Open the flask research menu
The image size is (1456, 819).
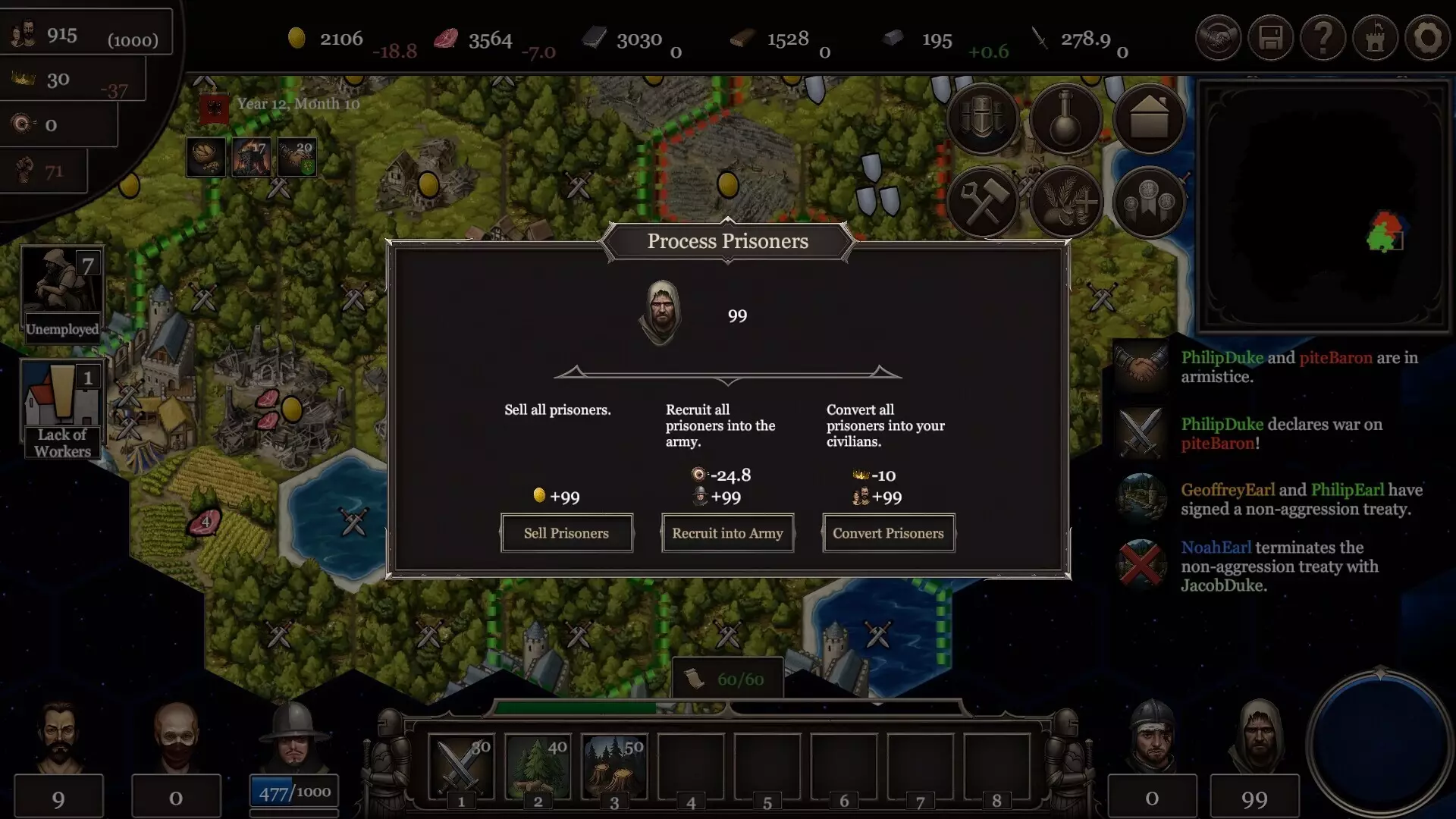[1065, 120]
